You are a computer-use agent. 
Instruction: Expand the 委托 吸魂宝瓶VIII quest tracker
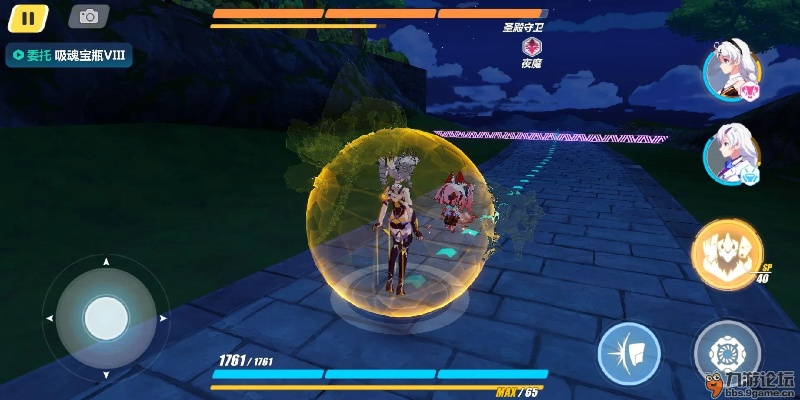pyautogui.click(x=68, y=55)
